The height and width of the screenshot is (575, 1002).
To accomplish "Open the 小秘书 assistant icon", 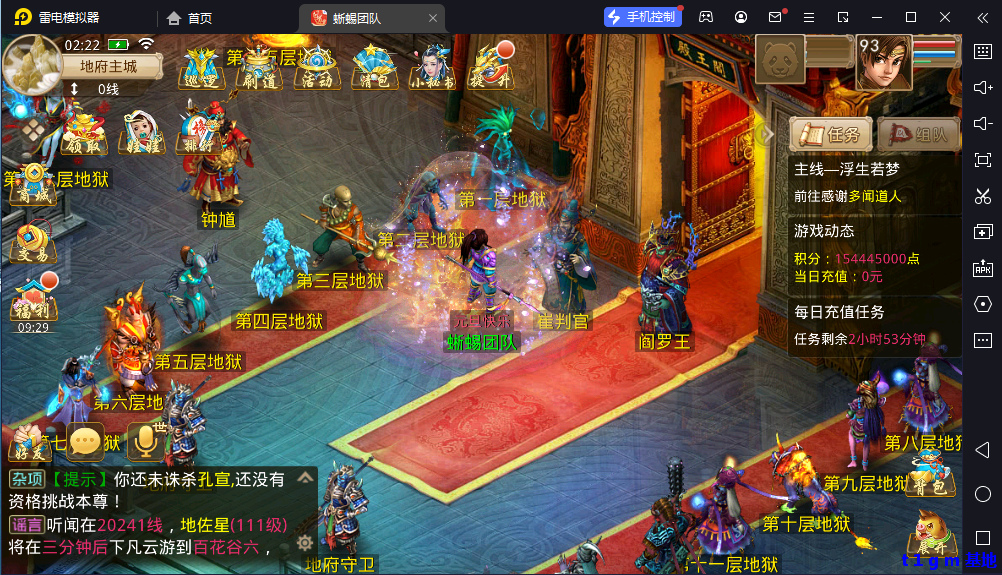I will [433, 68].
